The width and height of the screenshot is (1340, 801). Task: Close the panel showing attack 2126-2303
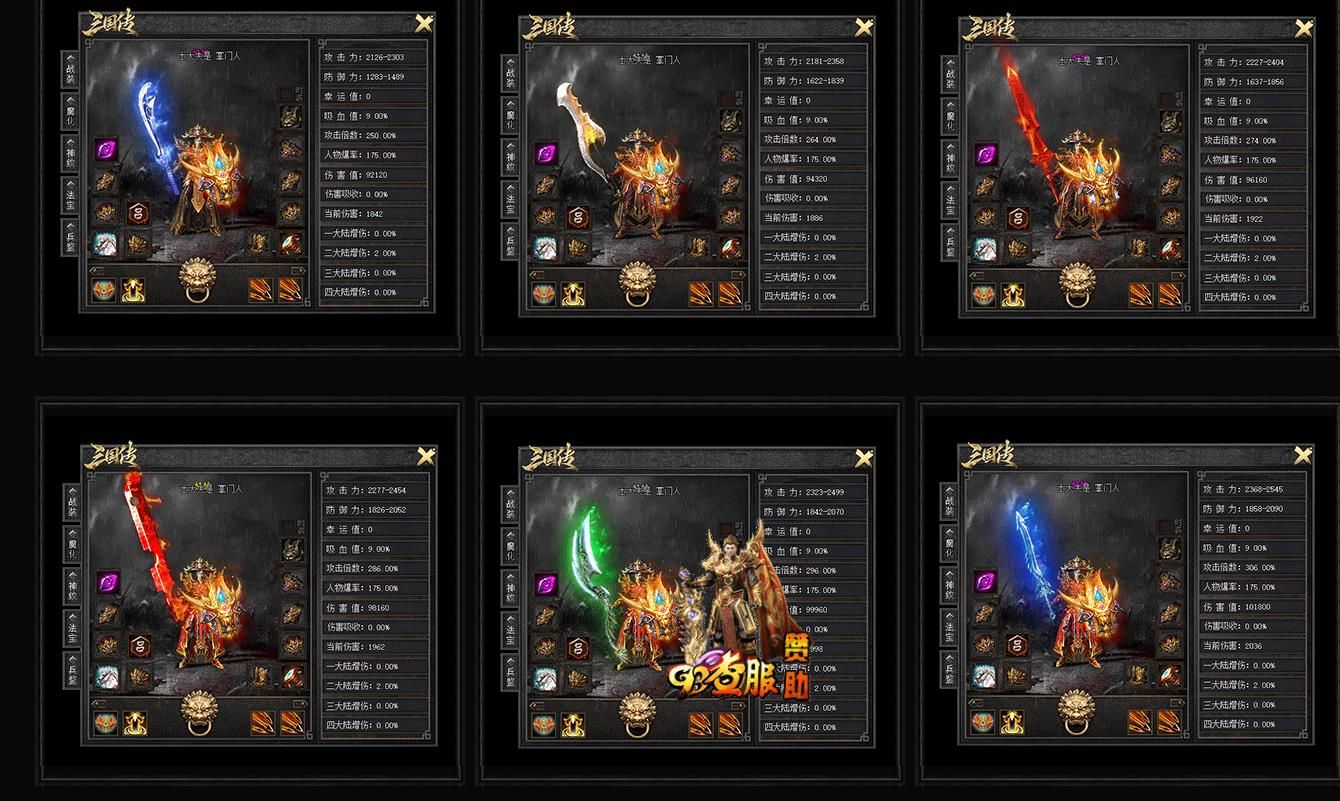click(x=424, y=25)
